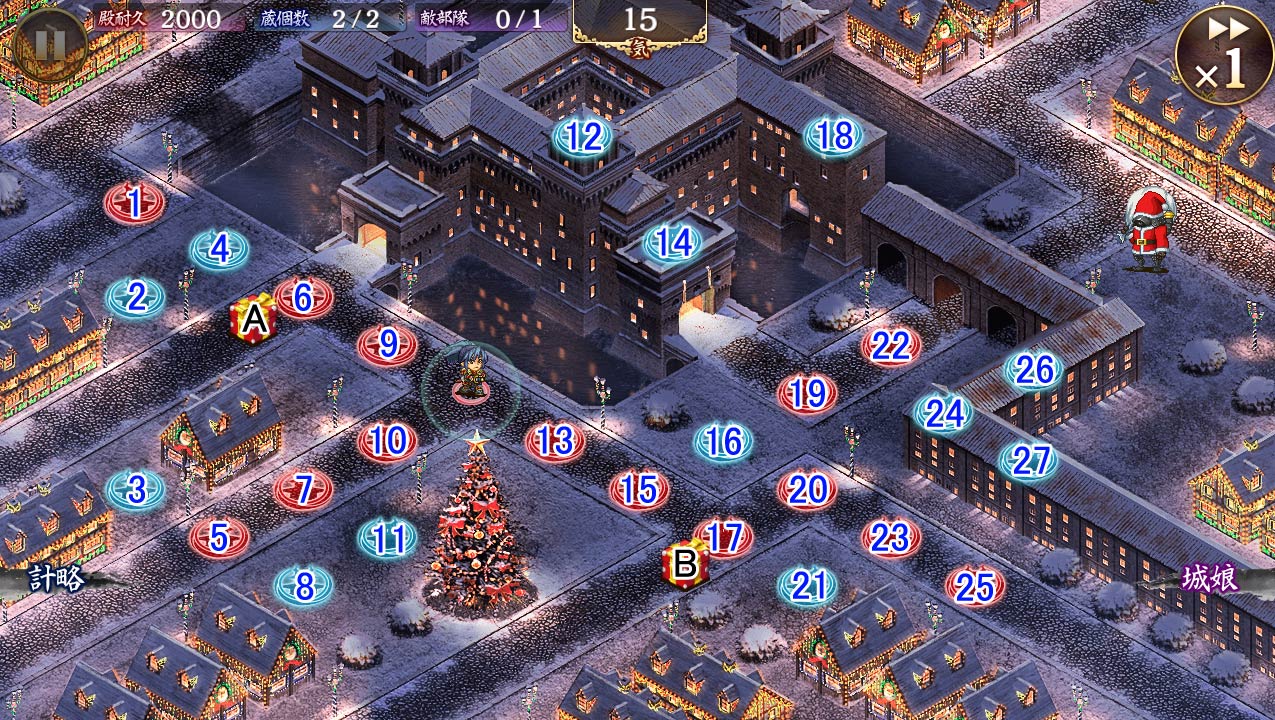The image size is (1275, 720).
Task: Choose red deployment tile 9
Action: tap(388, 345)
